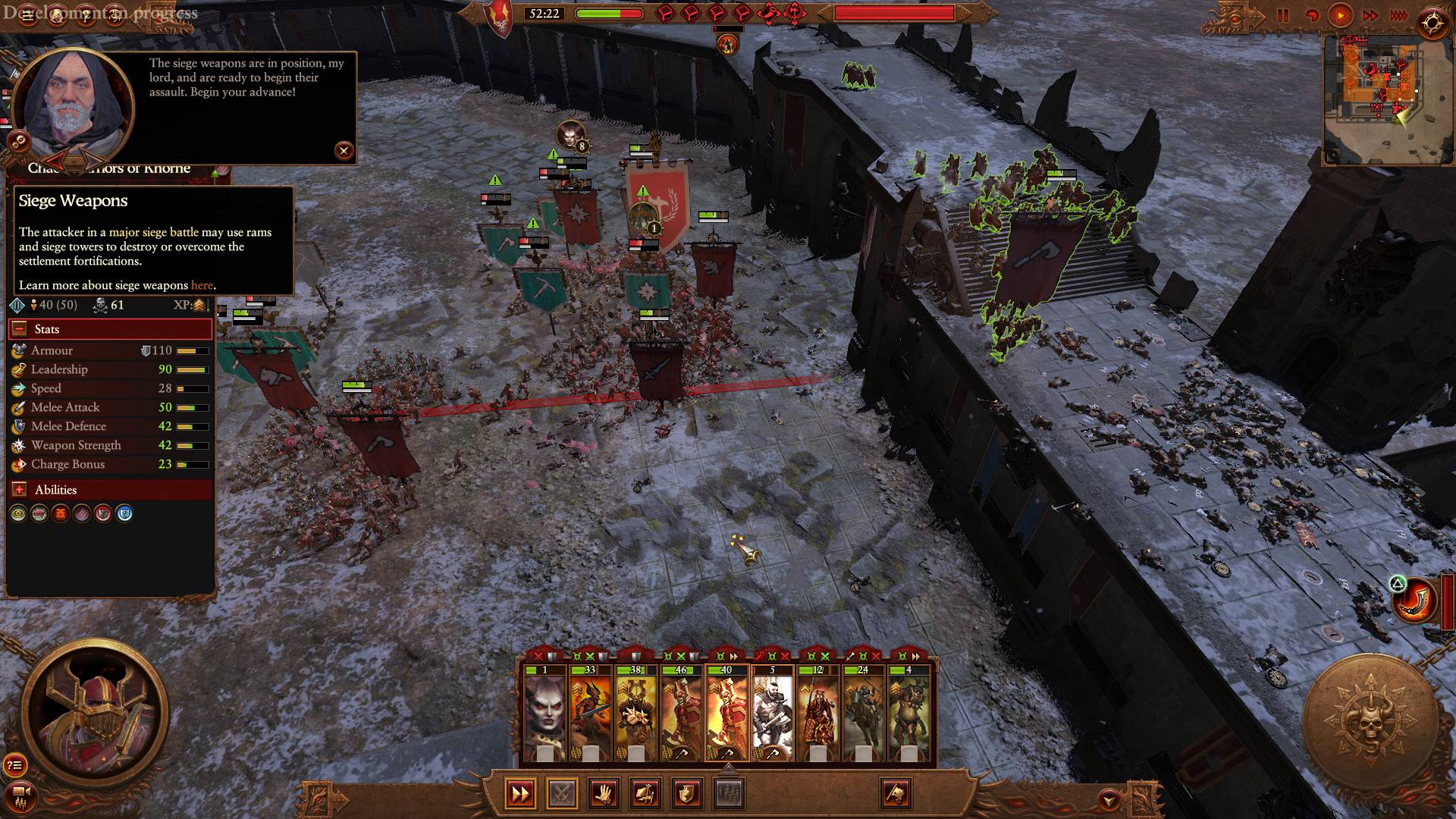The width and height of the screenshot is (1456, 819).
Task: Expand the green arrow above Chaos Warriors panel
Action: coord(215,174)
